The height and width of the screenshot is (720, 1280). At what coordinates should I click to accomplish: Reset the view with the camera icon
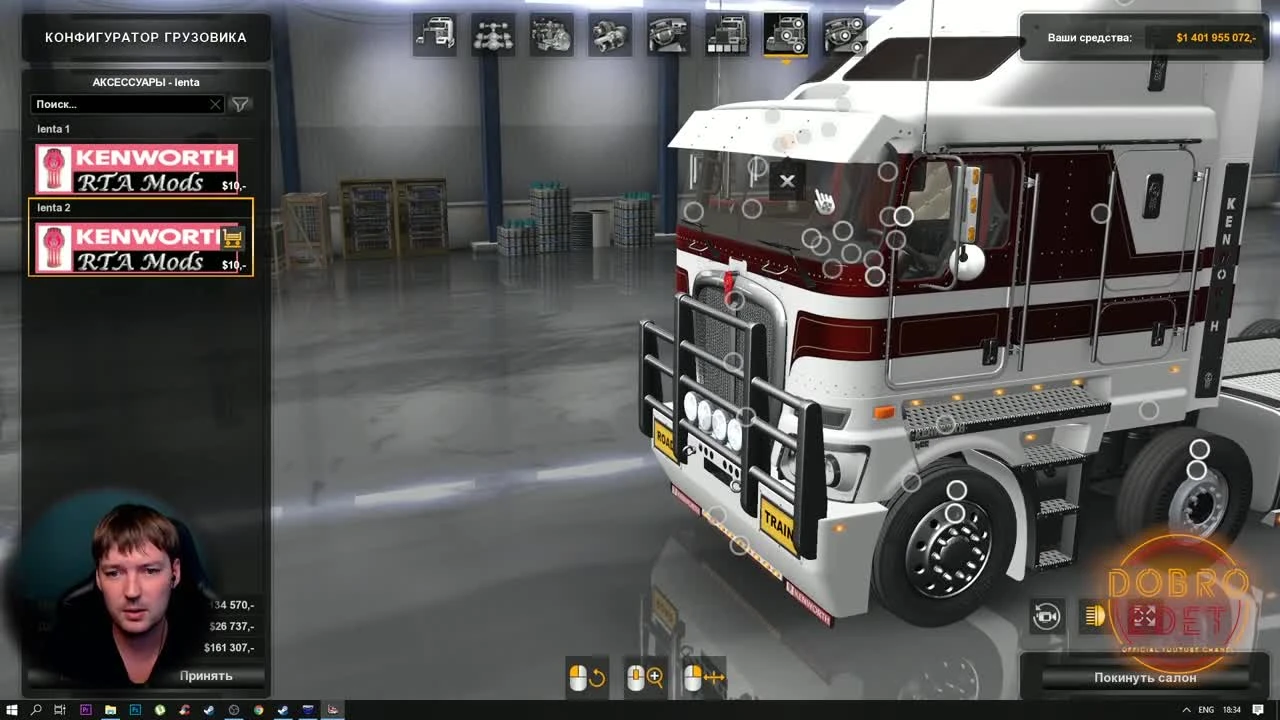click(1046, 617)
